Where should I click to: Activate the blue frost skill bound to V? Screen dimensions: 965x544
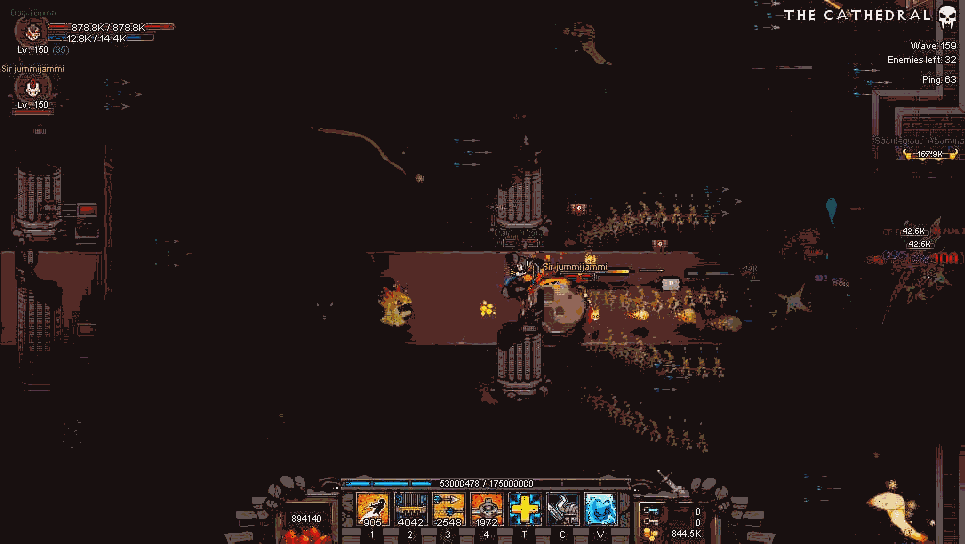pos(601,509)
